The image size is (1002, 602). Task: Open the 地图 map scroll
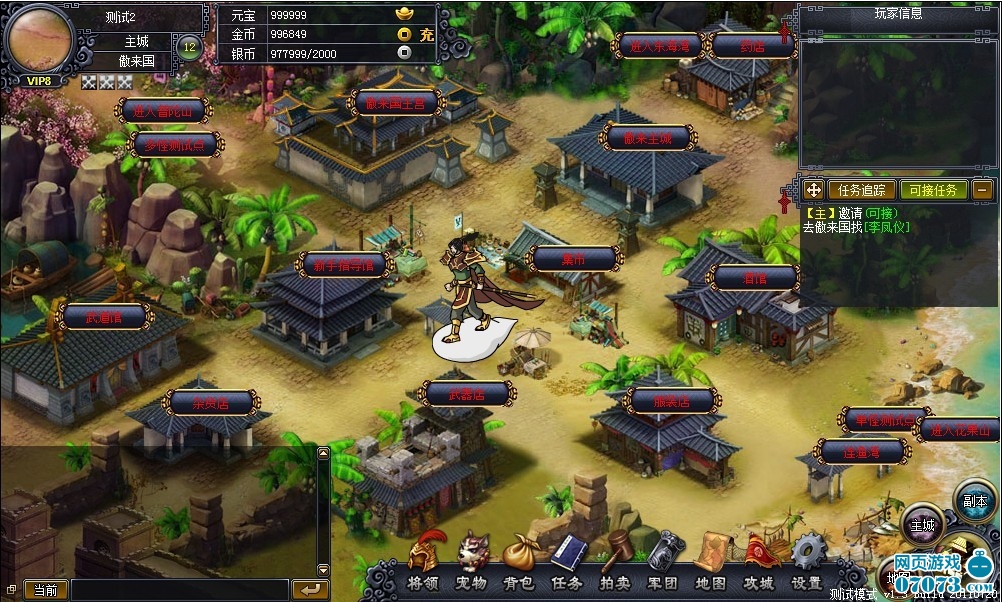coord(711,564)
